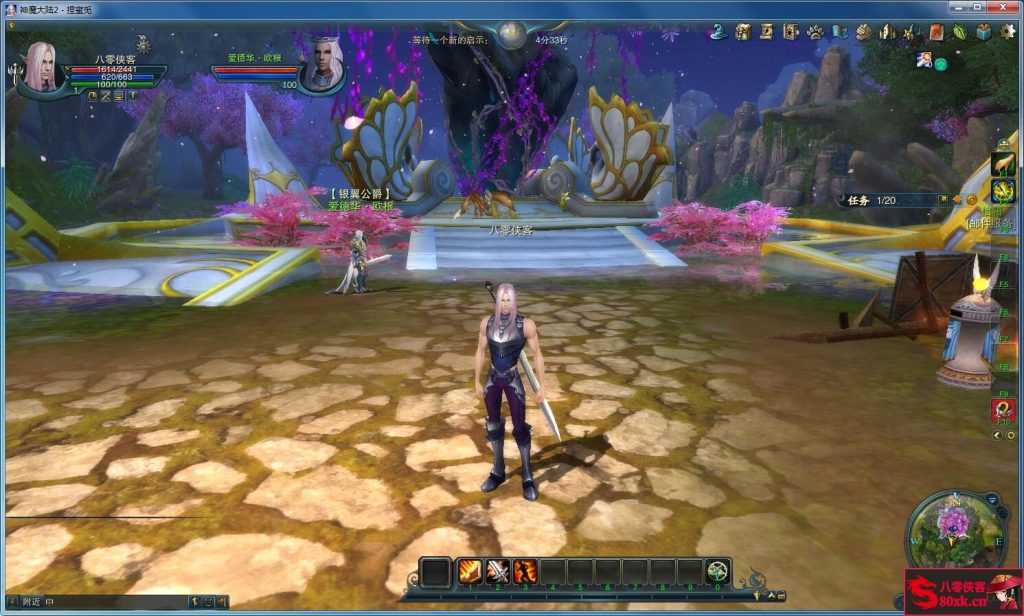This screenshot has height=616, width=1024.
Task: Select the player portrait of 八零侠客
Action: 41,67
